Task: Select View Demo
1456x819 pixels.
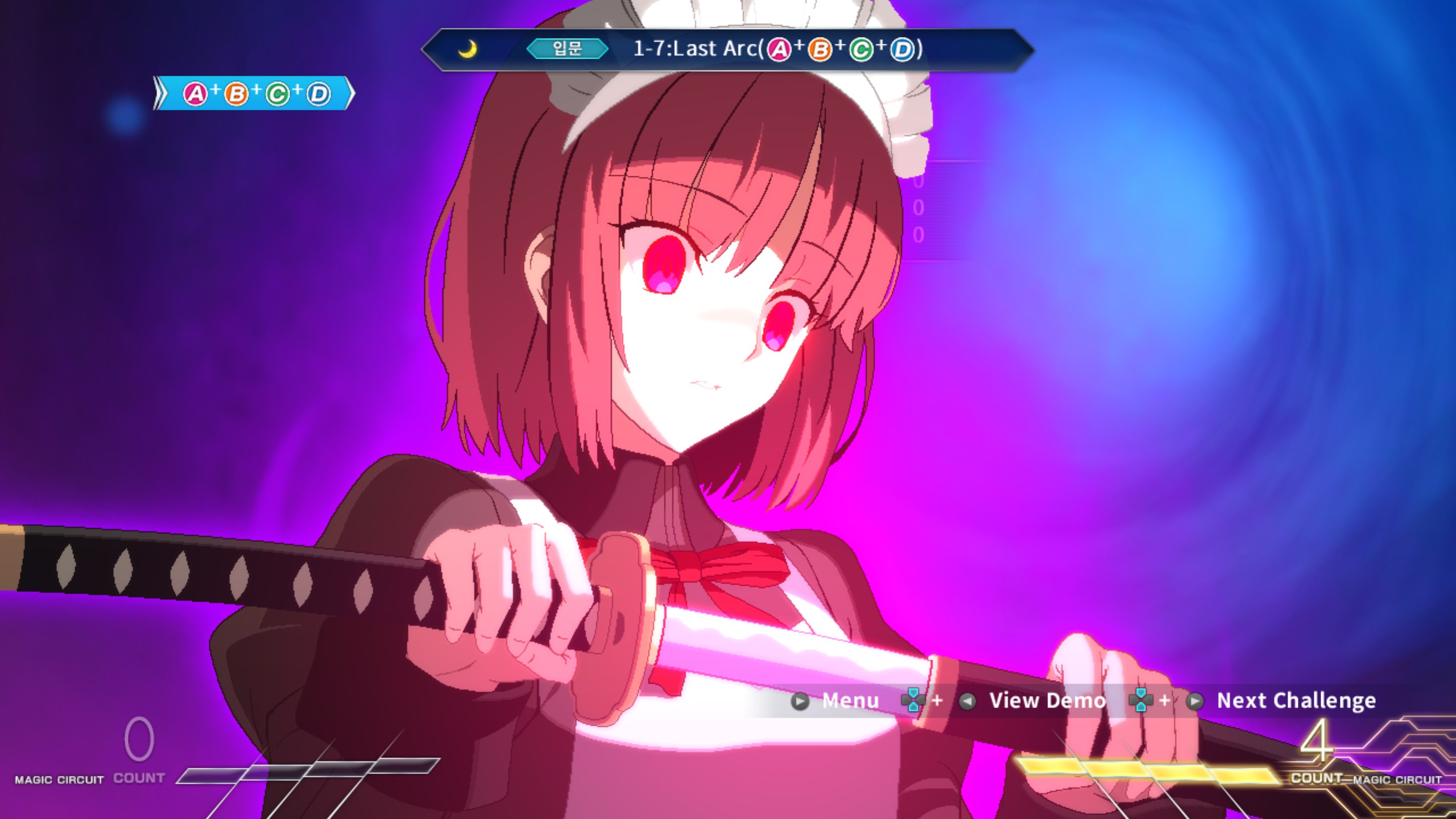Action: tap(1046, 701)
